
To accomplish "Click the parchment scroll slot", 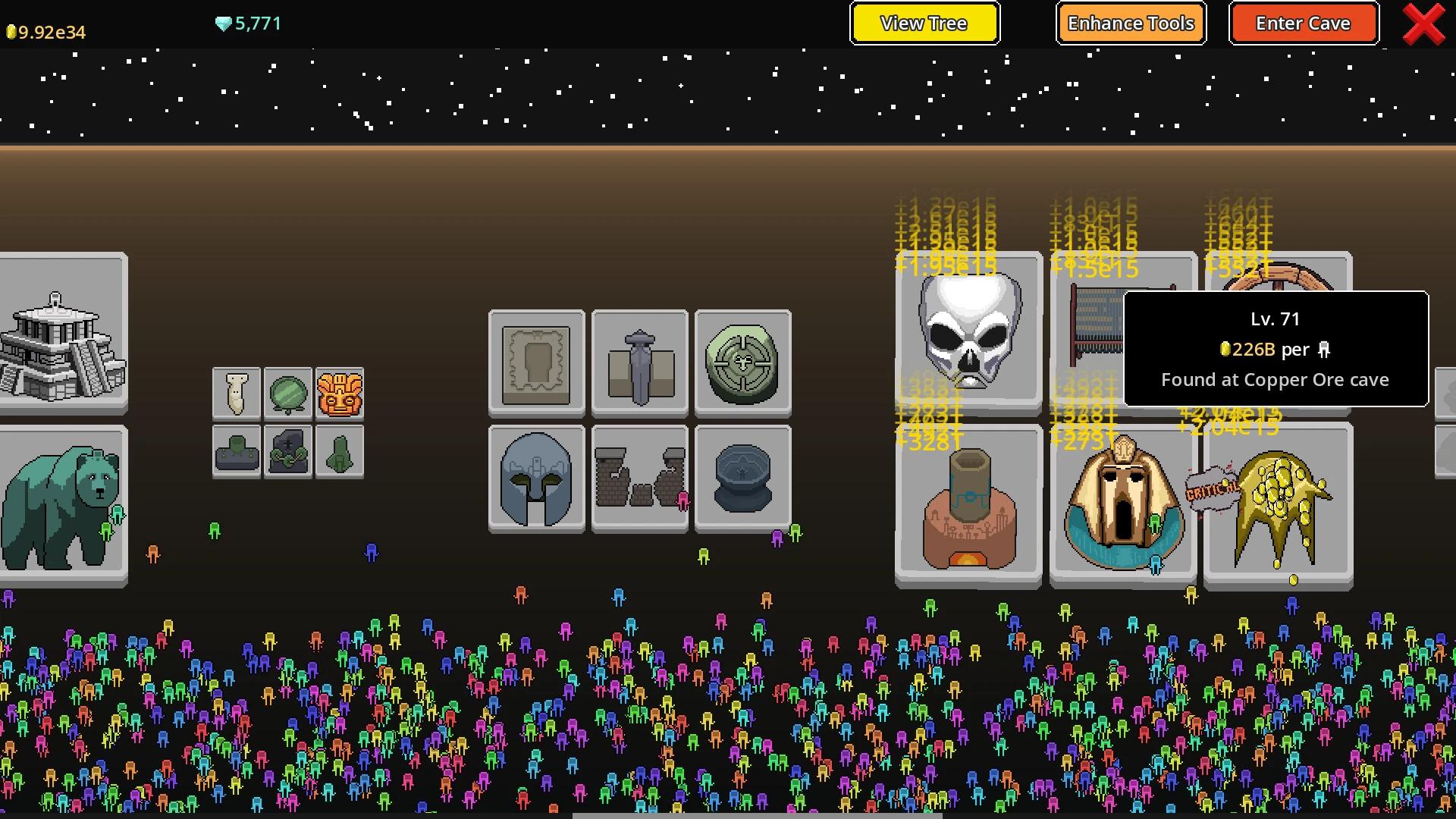I will point(536,362).
